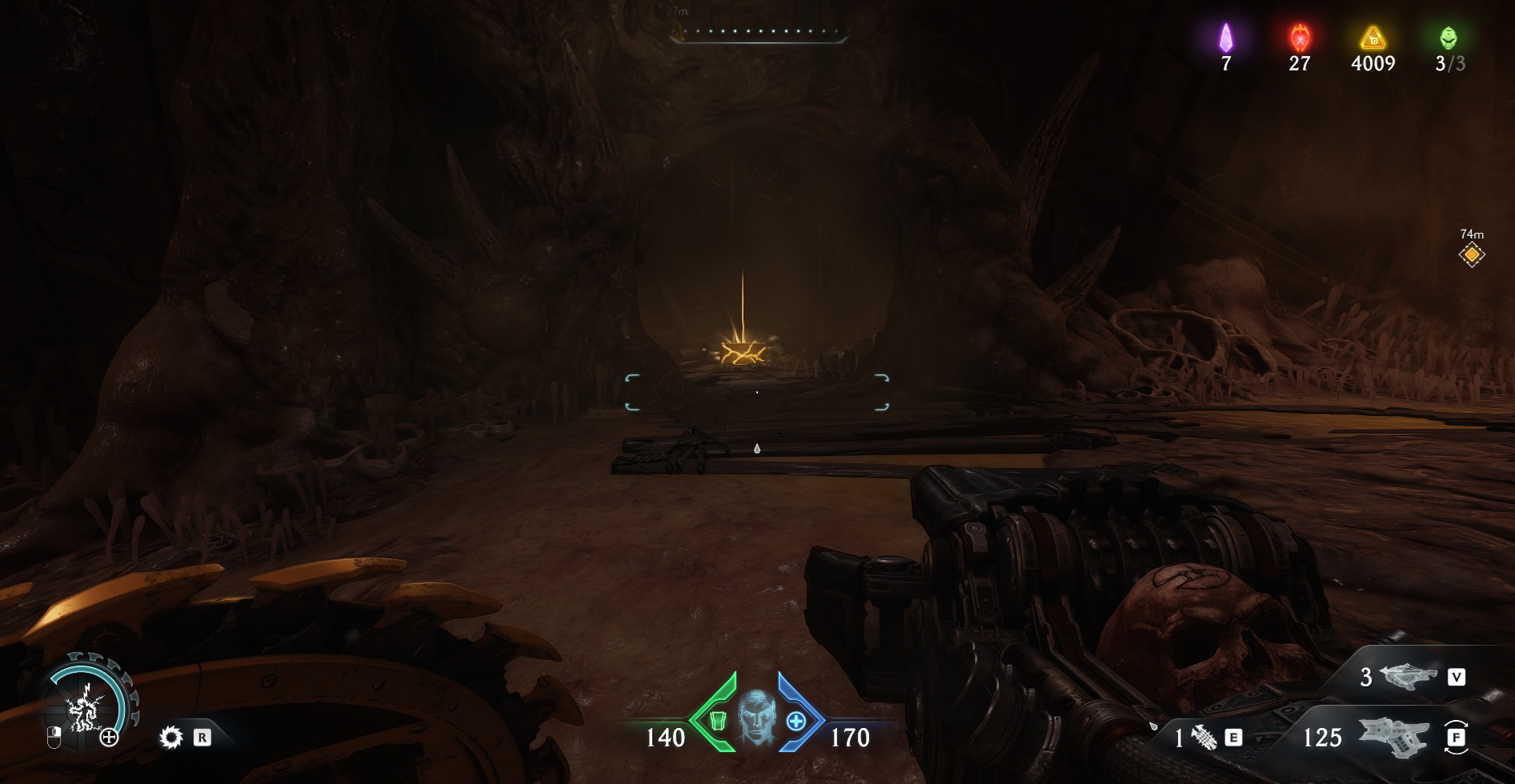Click the Slayer face portrait
The width and height of the screenshot is (1515, 784).
756,717
